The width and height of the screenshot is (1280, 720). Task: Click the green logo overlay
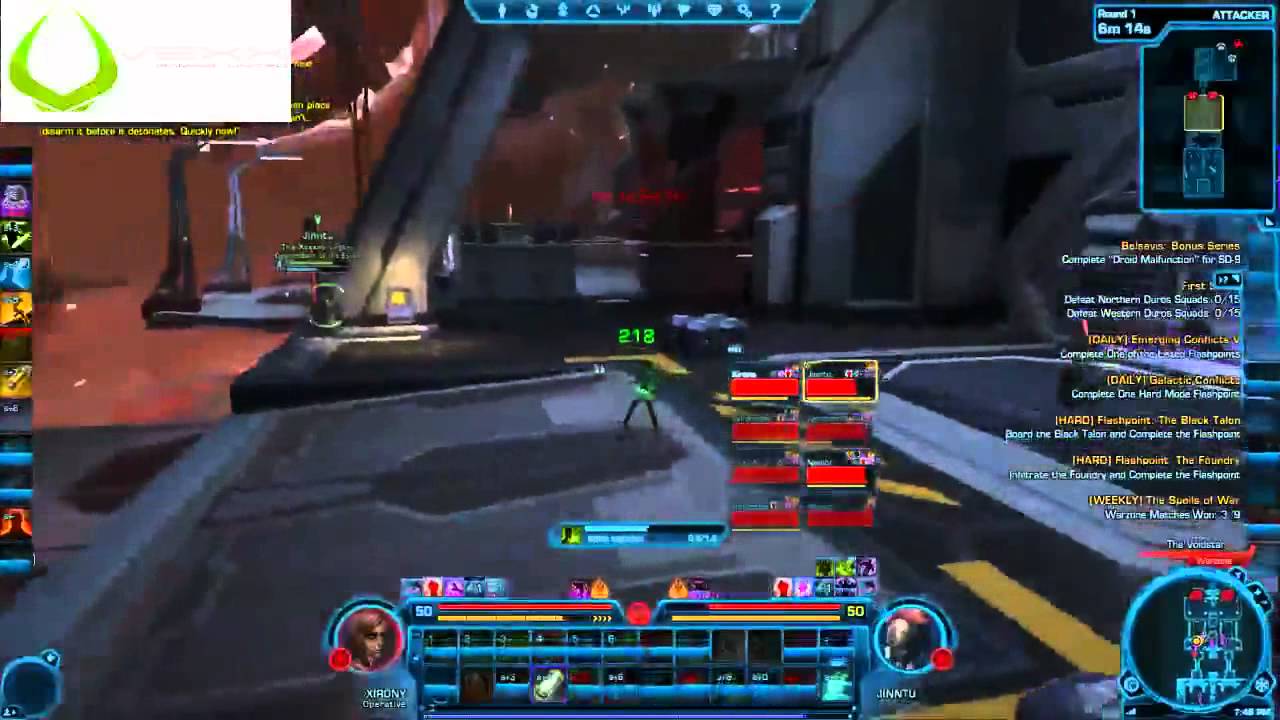(63, 62)
